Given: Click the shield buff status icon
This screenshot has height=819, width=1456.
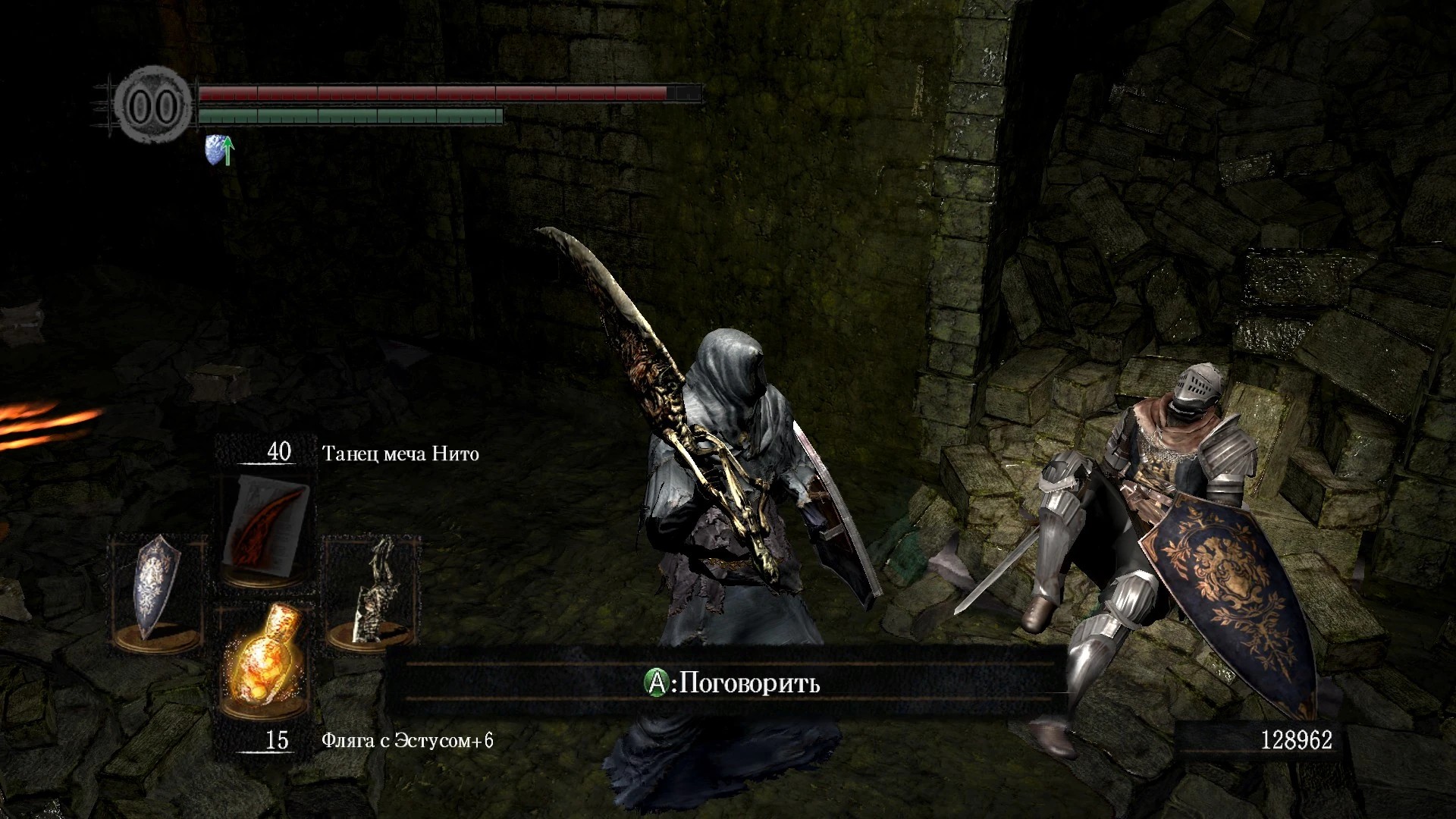Looking at the screenshot, I should (x=219, y=150).
